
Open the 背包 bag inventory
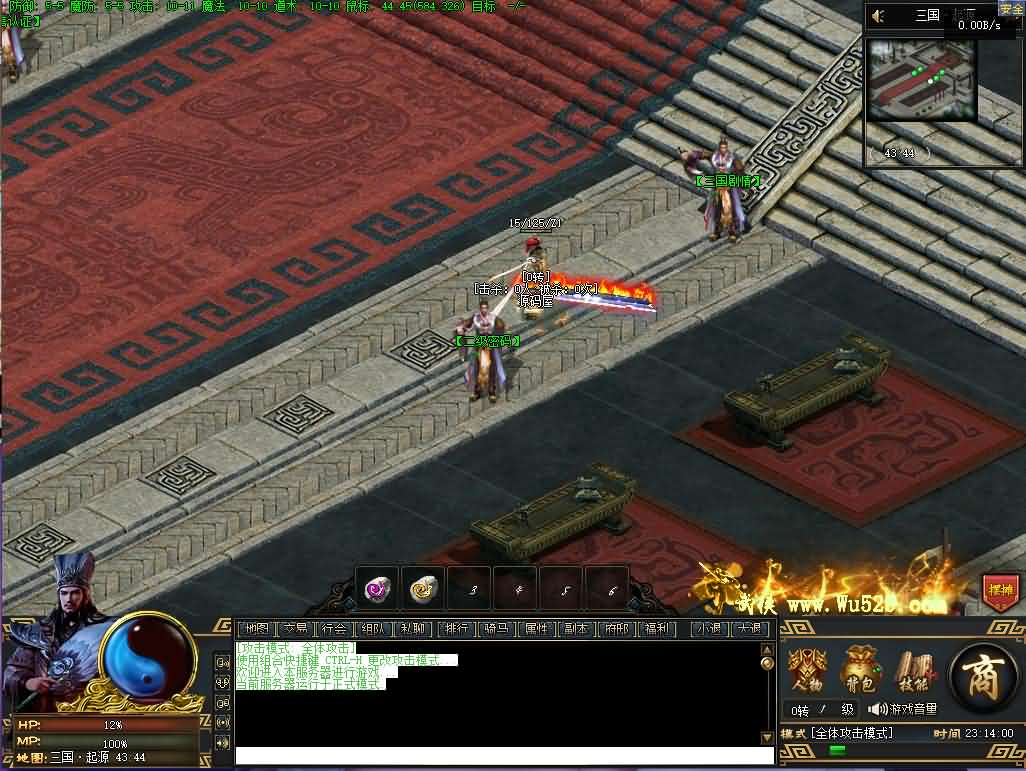click(860, 669)
